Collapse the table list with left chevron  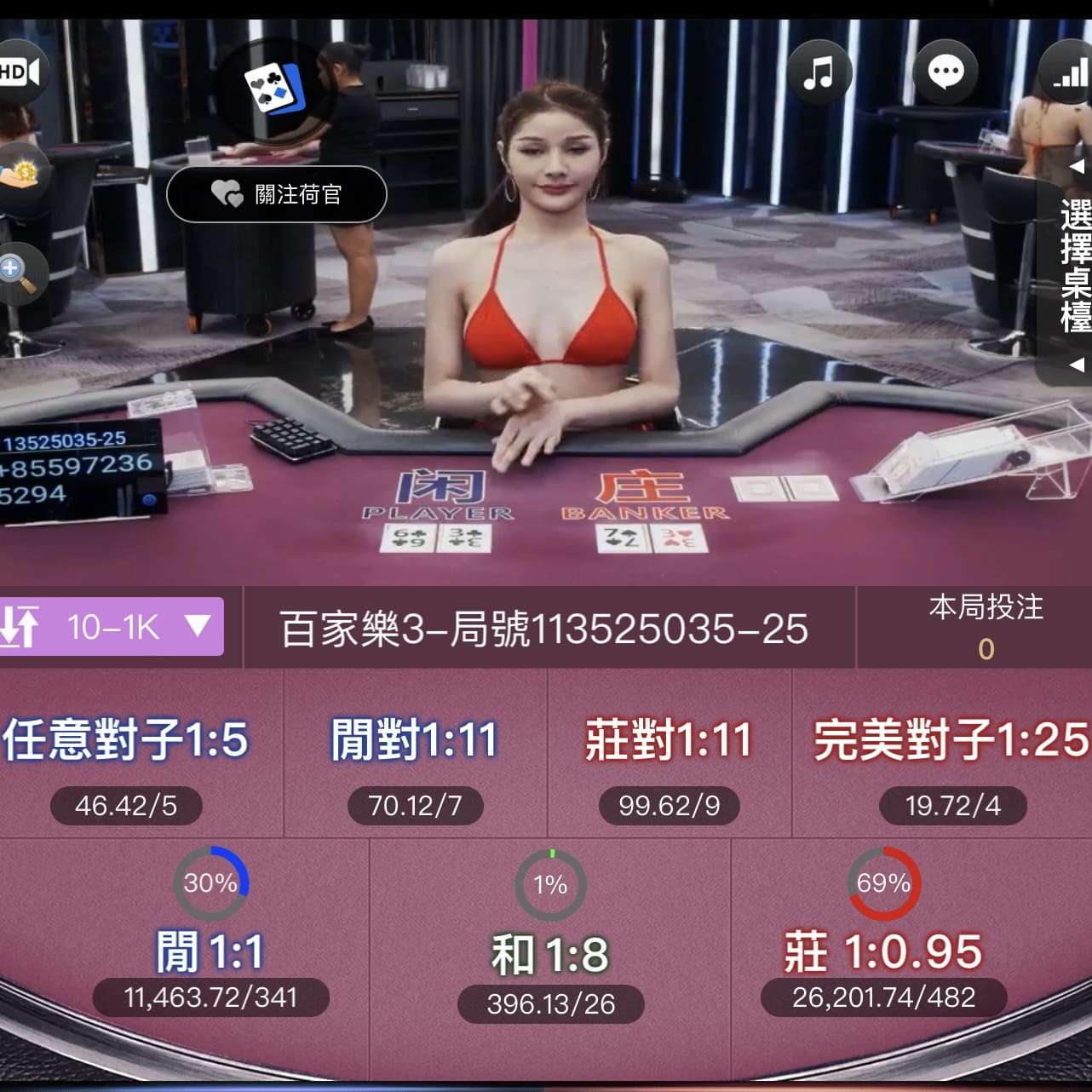click(1077, 167)
